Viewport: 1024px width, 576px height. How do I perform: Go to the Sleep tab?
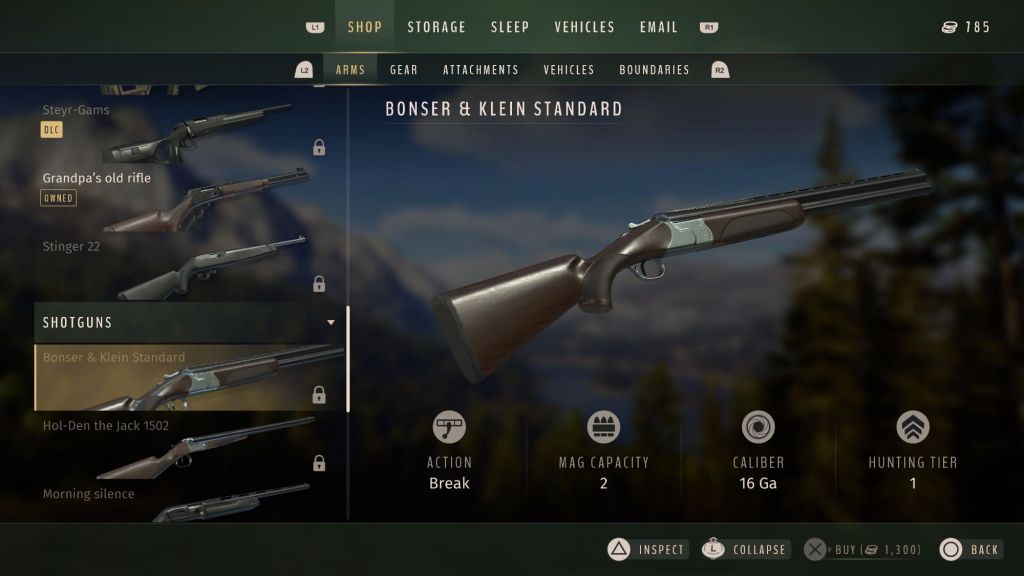pos(509,27)
